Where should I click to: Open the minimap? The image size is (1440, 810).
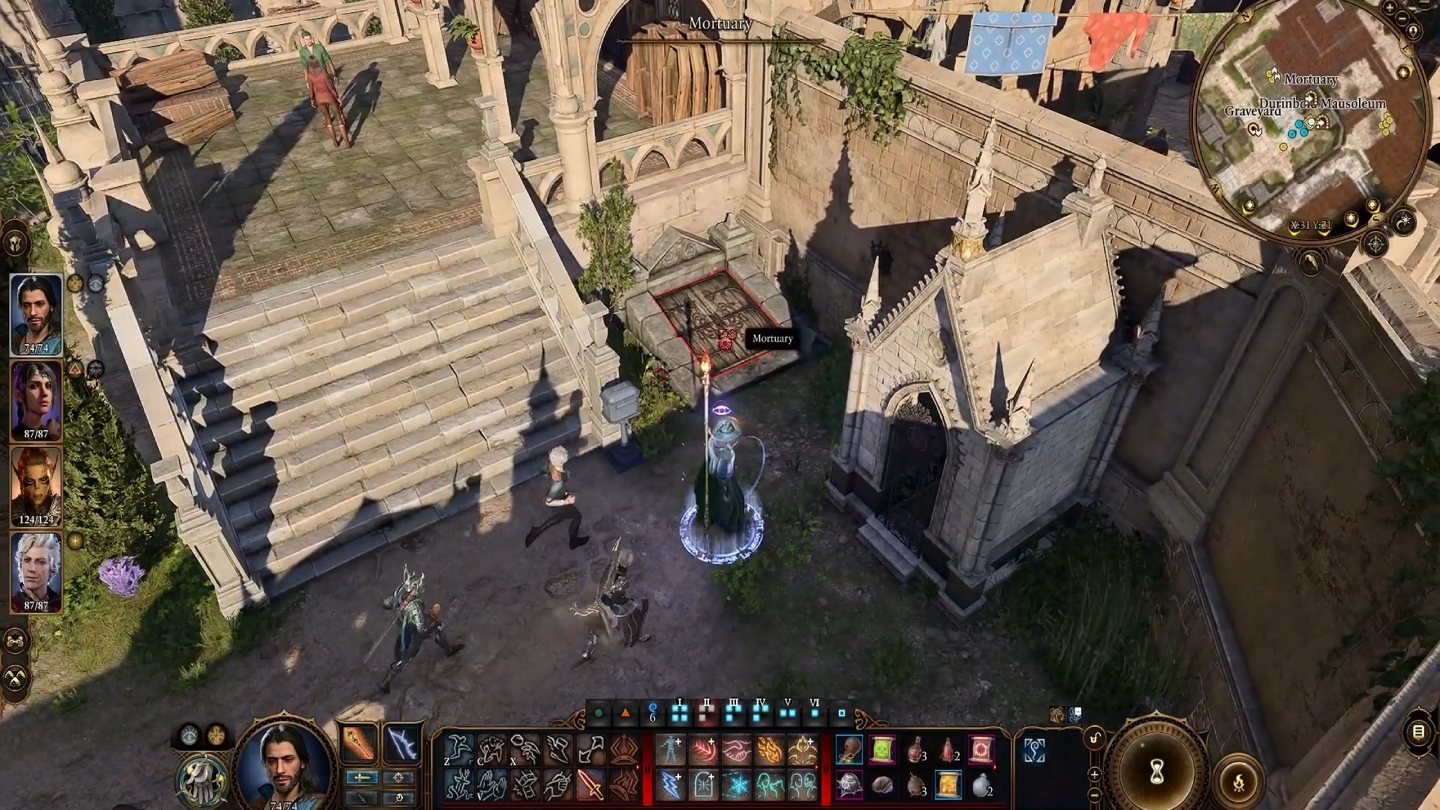1310,132
